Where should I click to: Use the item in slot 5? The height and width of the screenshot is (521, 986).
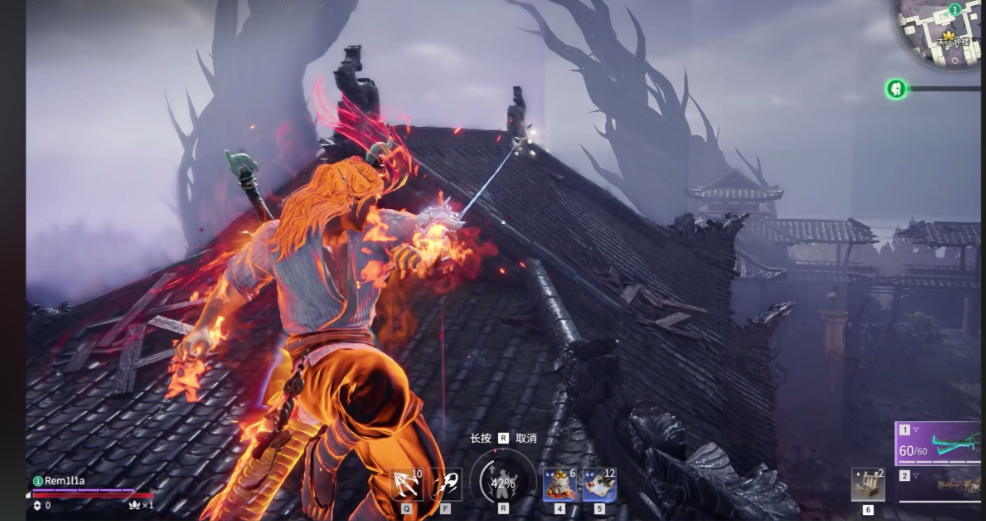click(599, 484)
